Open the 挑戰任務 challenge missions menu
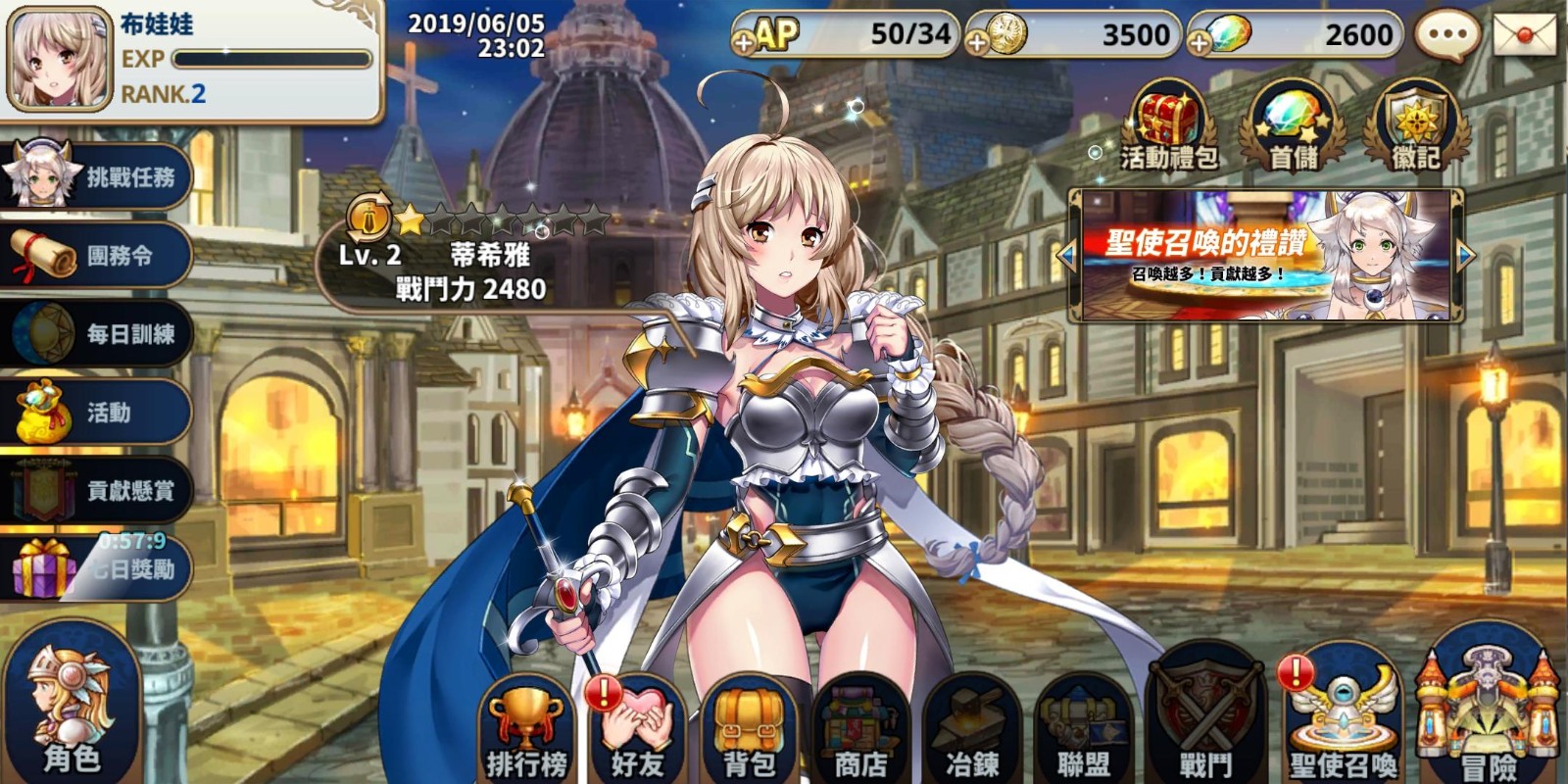Viewport: 1568px width, 784px height. pos(96,177)
